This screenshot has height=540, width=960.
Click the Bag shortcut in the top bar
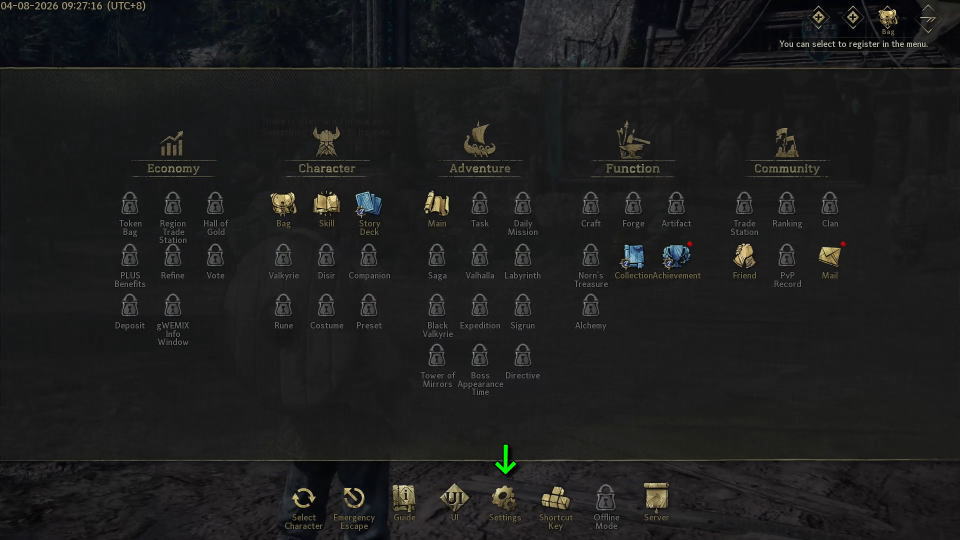coord(887,18)
